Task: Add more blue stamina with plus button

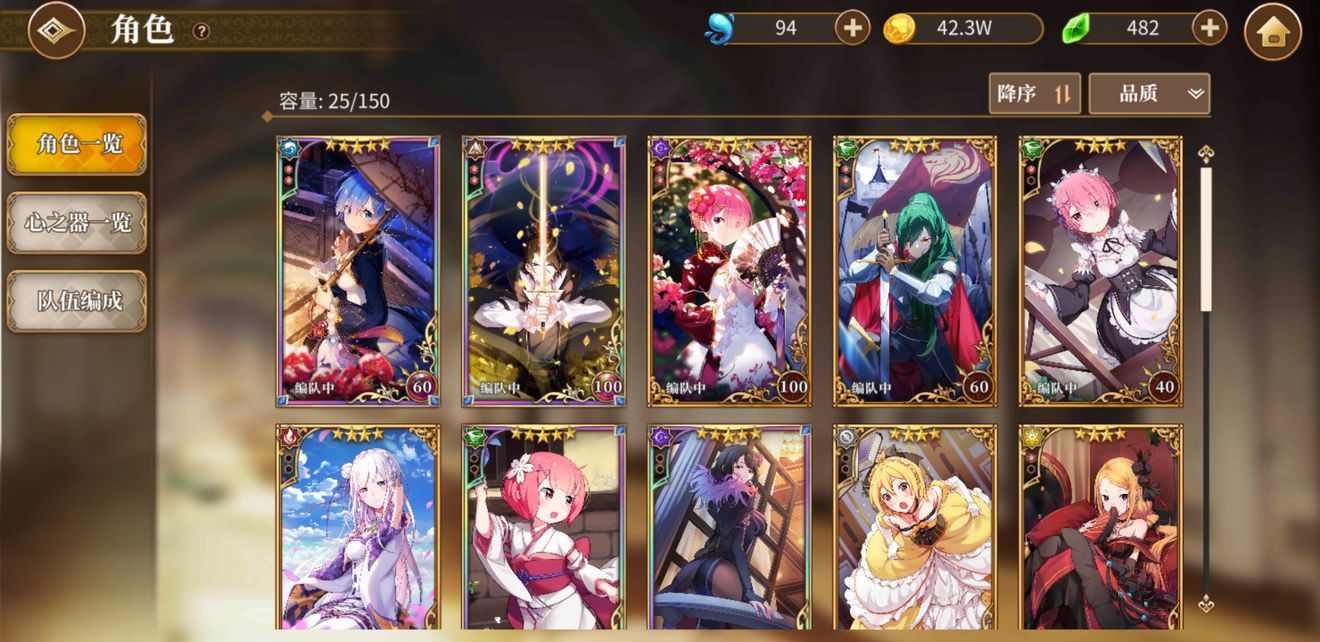Action: pos(852,28)
